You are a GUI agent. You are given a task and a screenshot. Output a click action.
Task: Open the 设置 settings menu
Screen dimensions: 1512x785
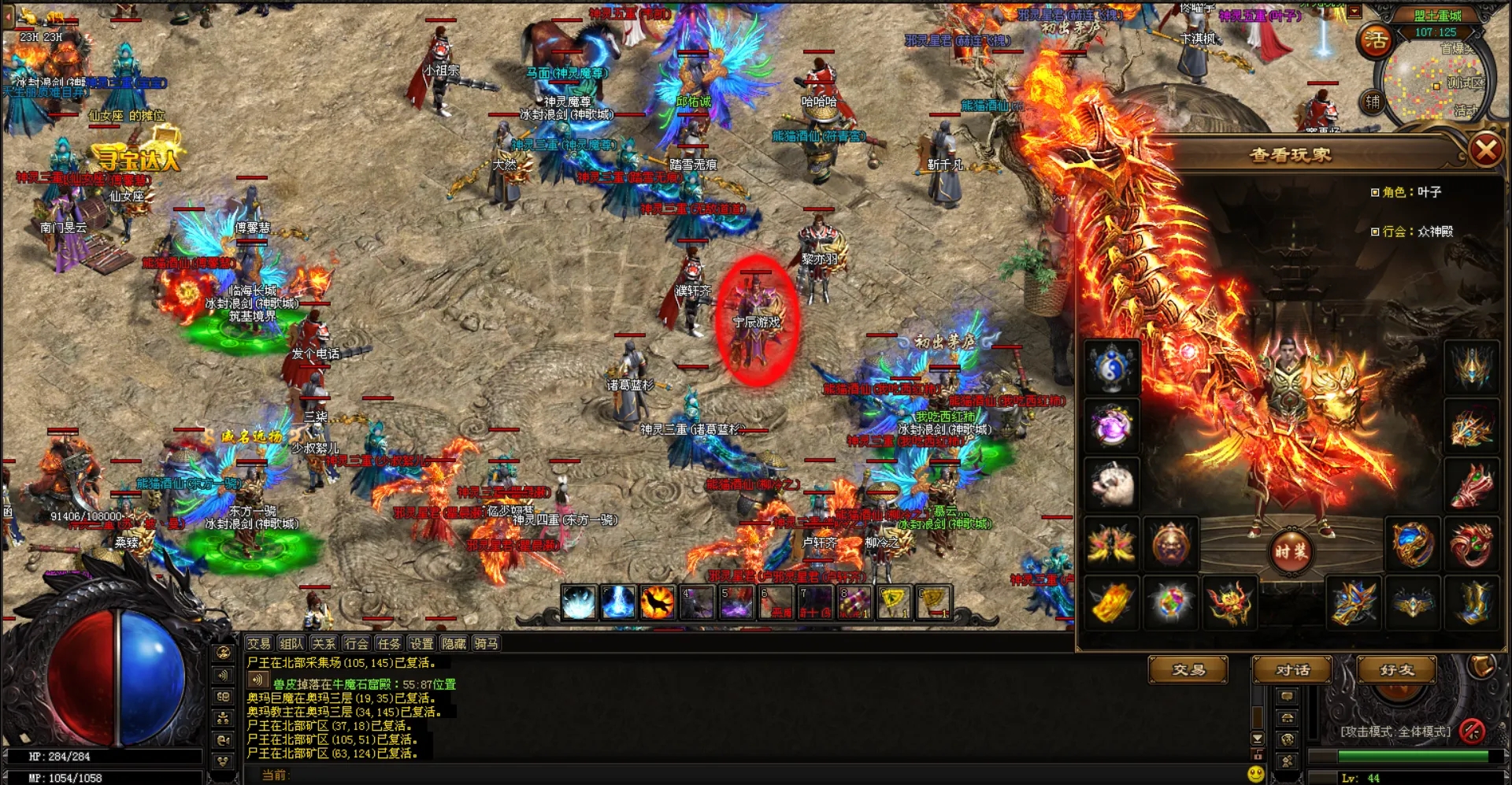(421, 643)
